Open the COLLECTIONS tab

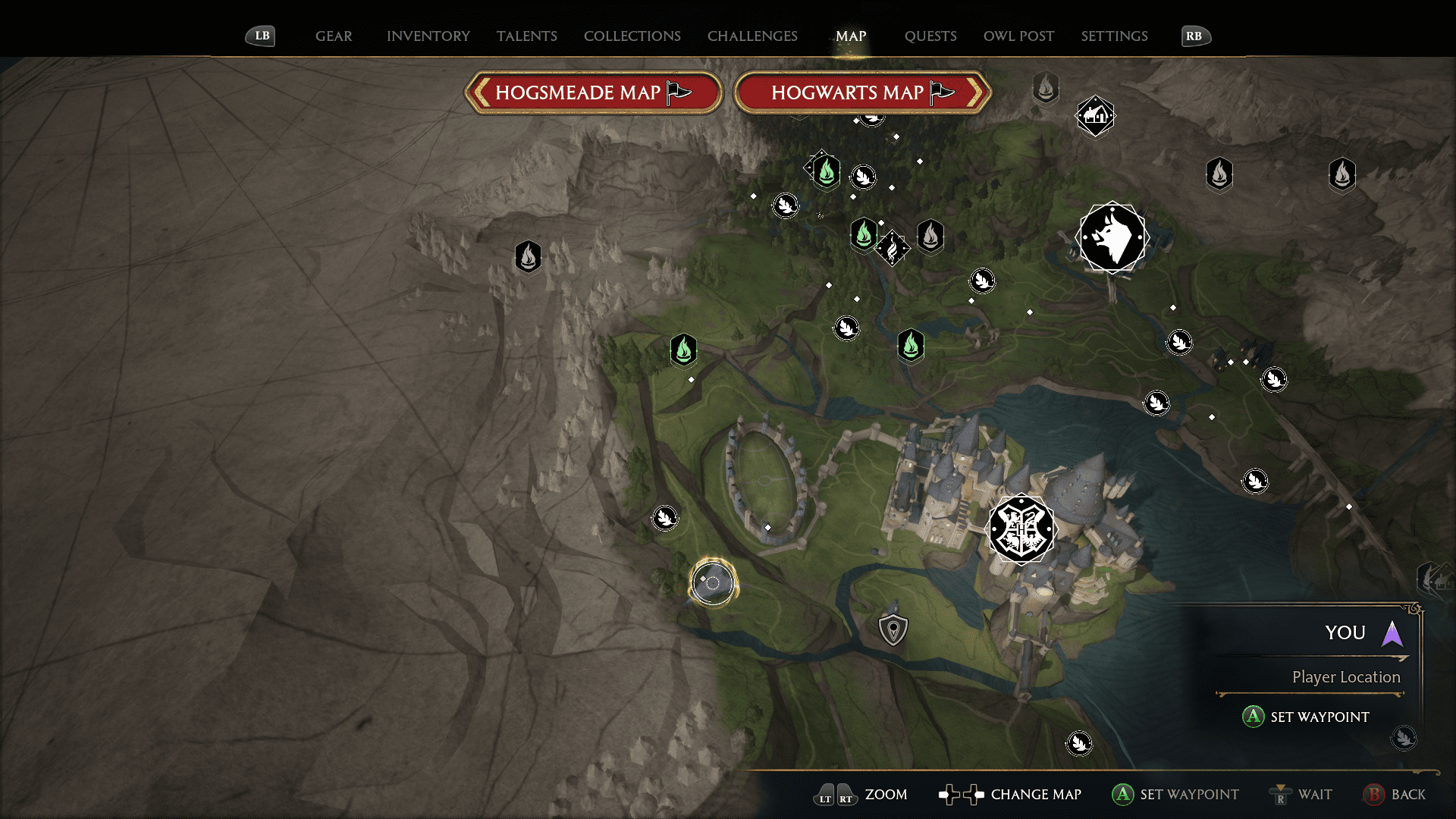(632, 36)
